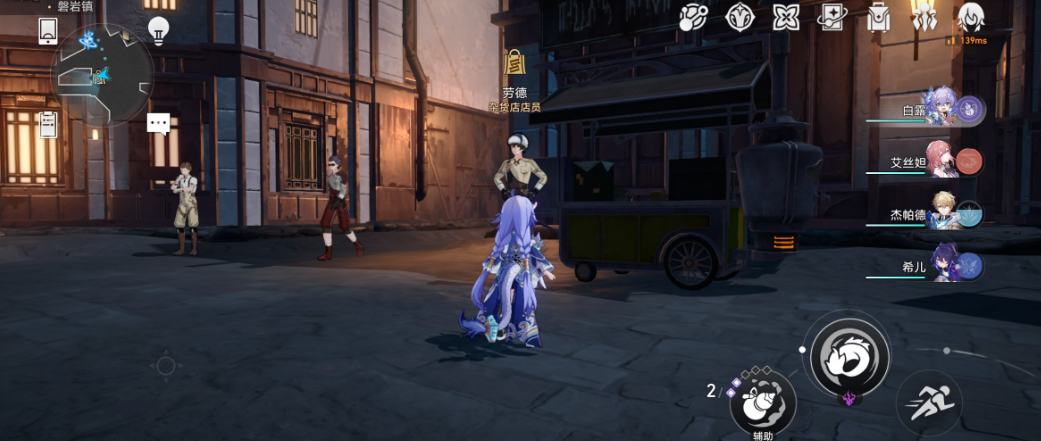Open the diamond-framed emblem icon in top bar
The image size is (1041, 441).
[x=739, y=17]
